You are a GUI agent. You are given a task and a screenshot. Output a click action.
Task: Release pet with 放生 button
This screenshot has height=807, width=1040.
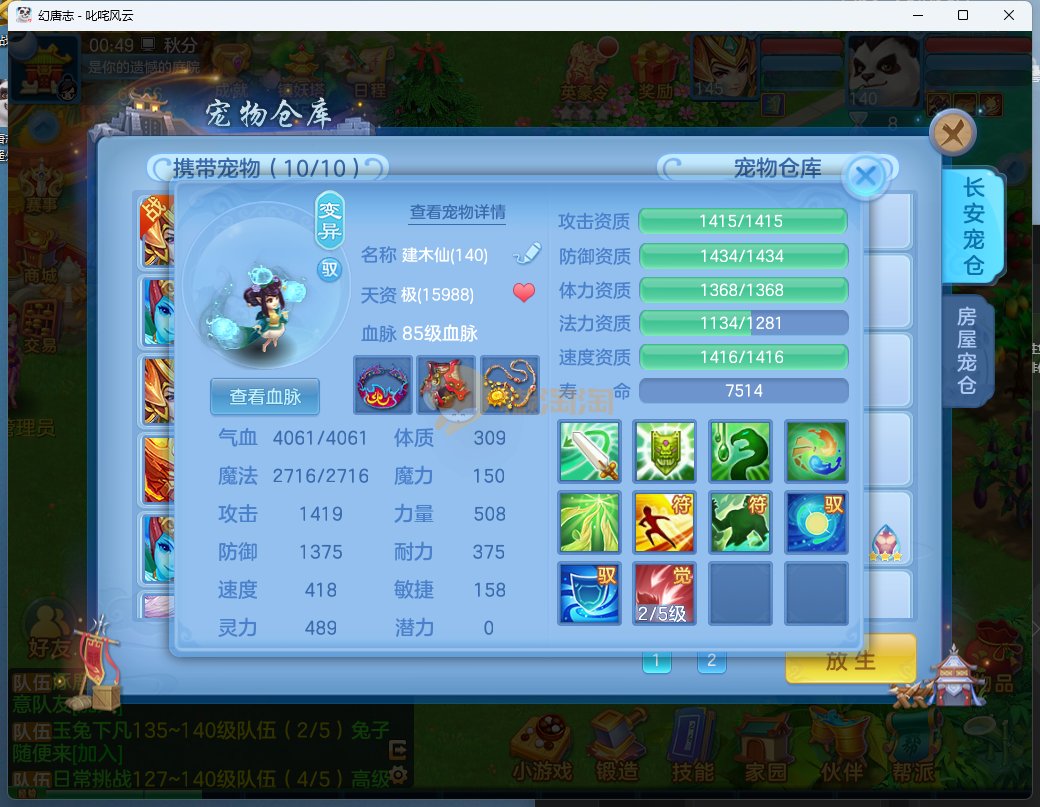pyautogui.click(x=850, y=660)
